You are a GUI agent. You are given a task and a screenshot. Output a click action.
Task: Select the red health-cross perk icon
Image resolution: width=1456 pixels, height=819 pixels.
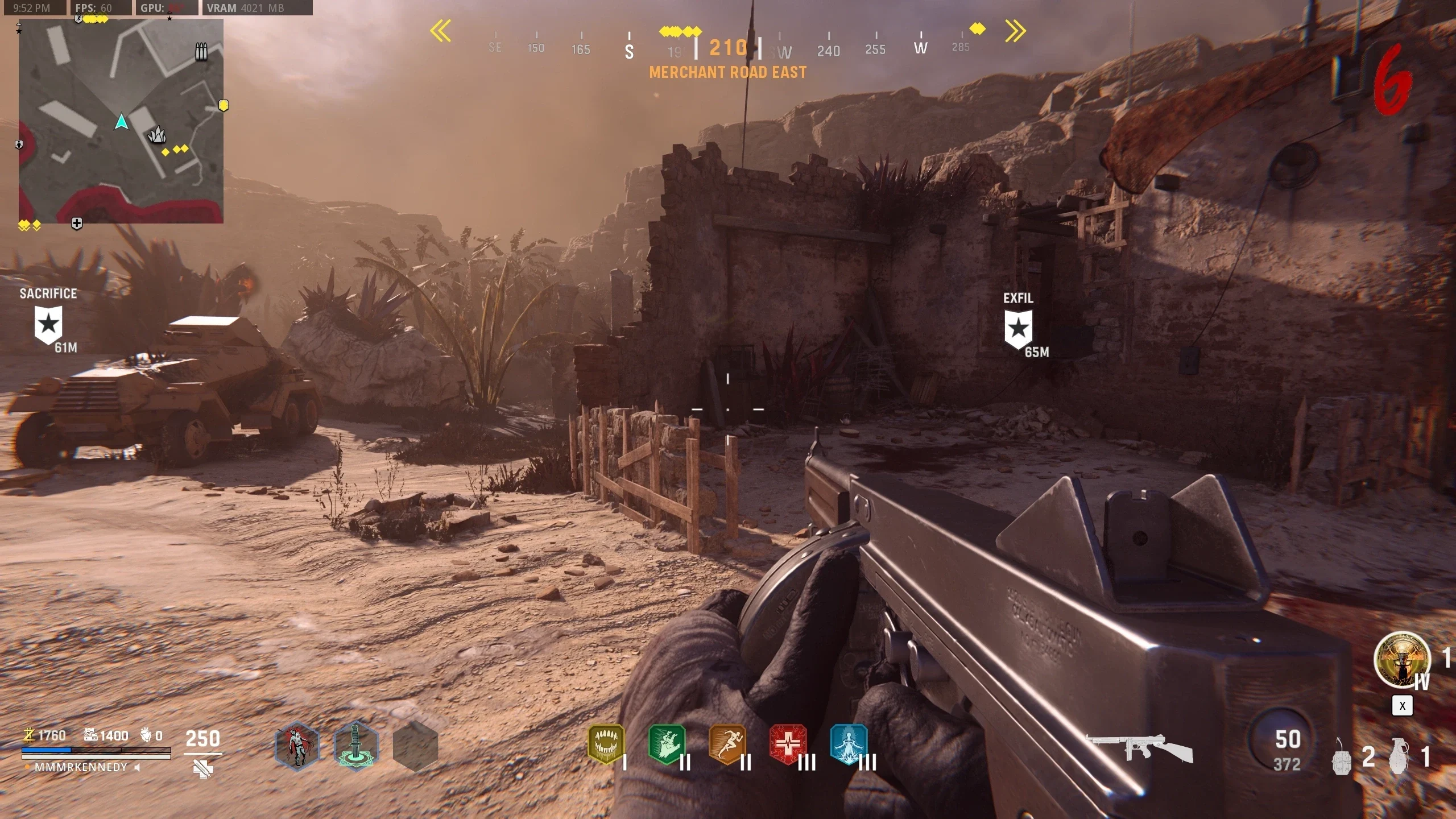point(788,743)
